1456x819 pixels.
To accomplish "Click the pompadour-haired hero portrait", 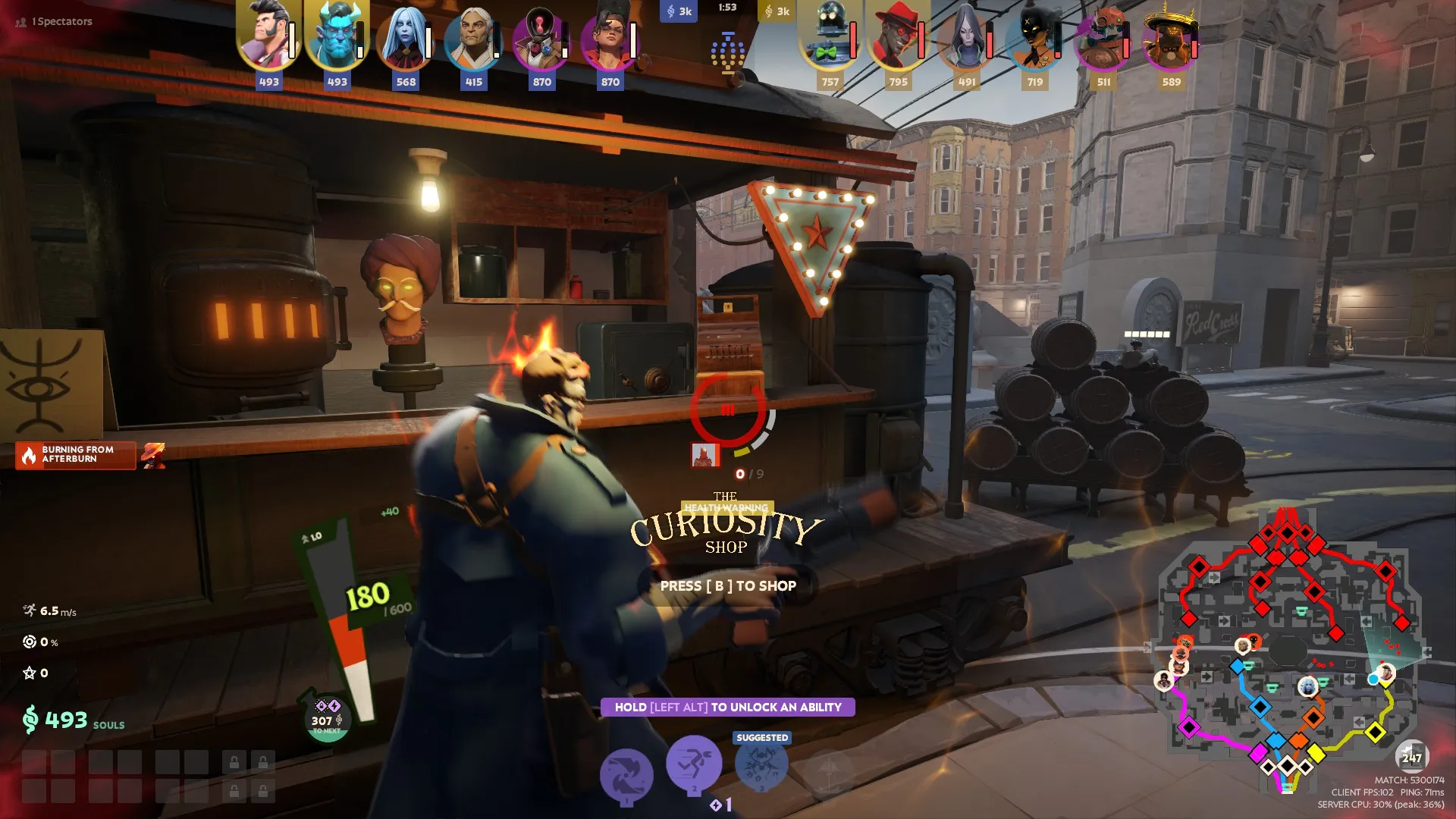I will click(268, 36).
